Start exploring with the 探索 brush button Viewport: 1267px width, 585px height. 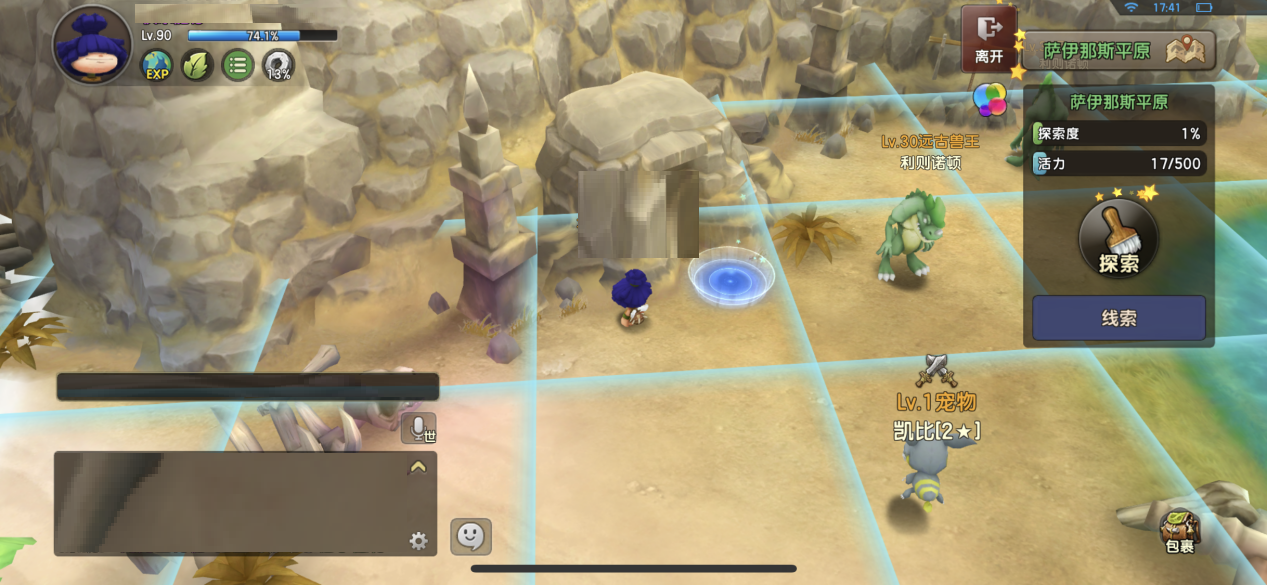(1118, 239)
